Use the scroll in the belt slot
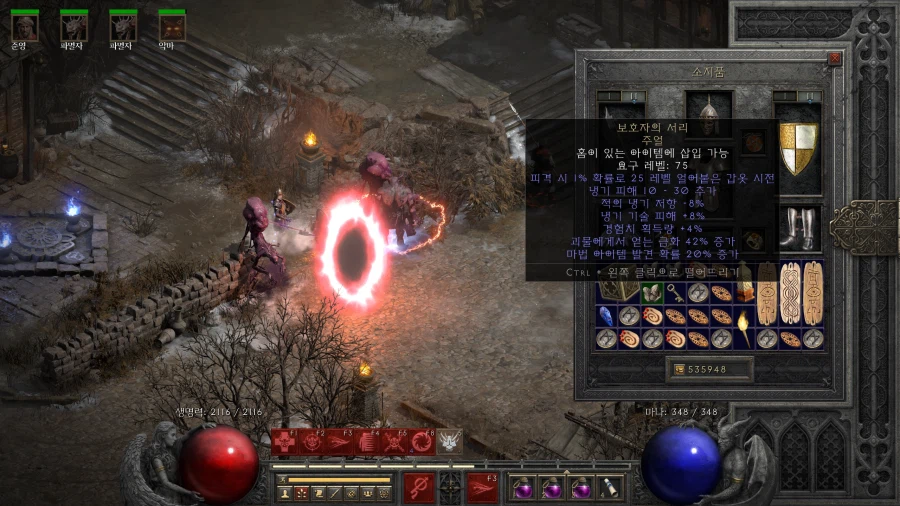The width and height of the screenshot is (900, 506). pos(609,488)
